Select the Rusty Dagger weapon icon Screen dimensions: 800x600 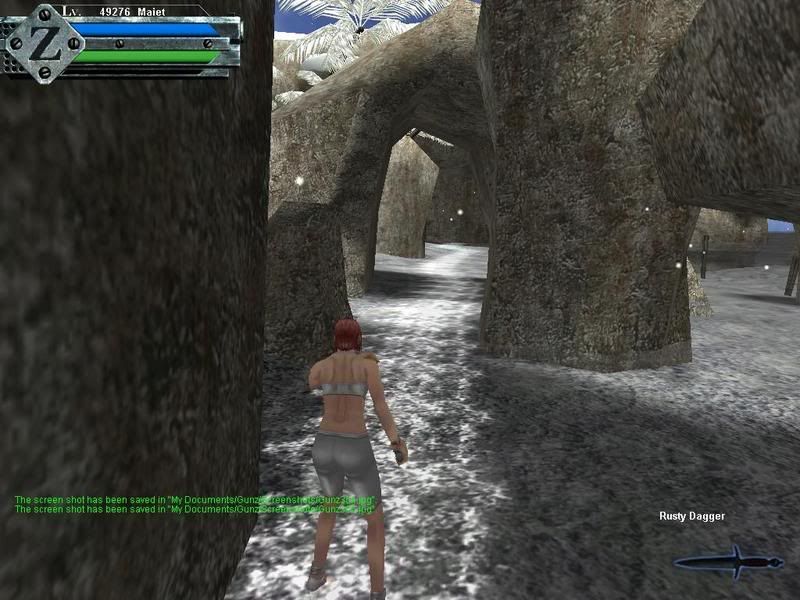point(729,562)
